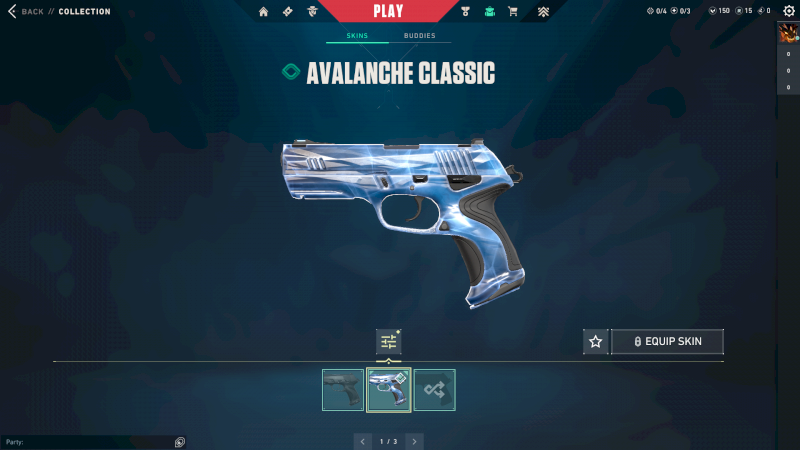Open the rank chevrons icon
The width and height of the screenshot is (800, 450).
click(x=542, y=12)
